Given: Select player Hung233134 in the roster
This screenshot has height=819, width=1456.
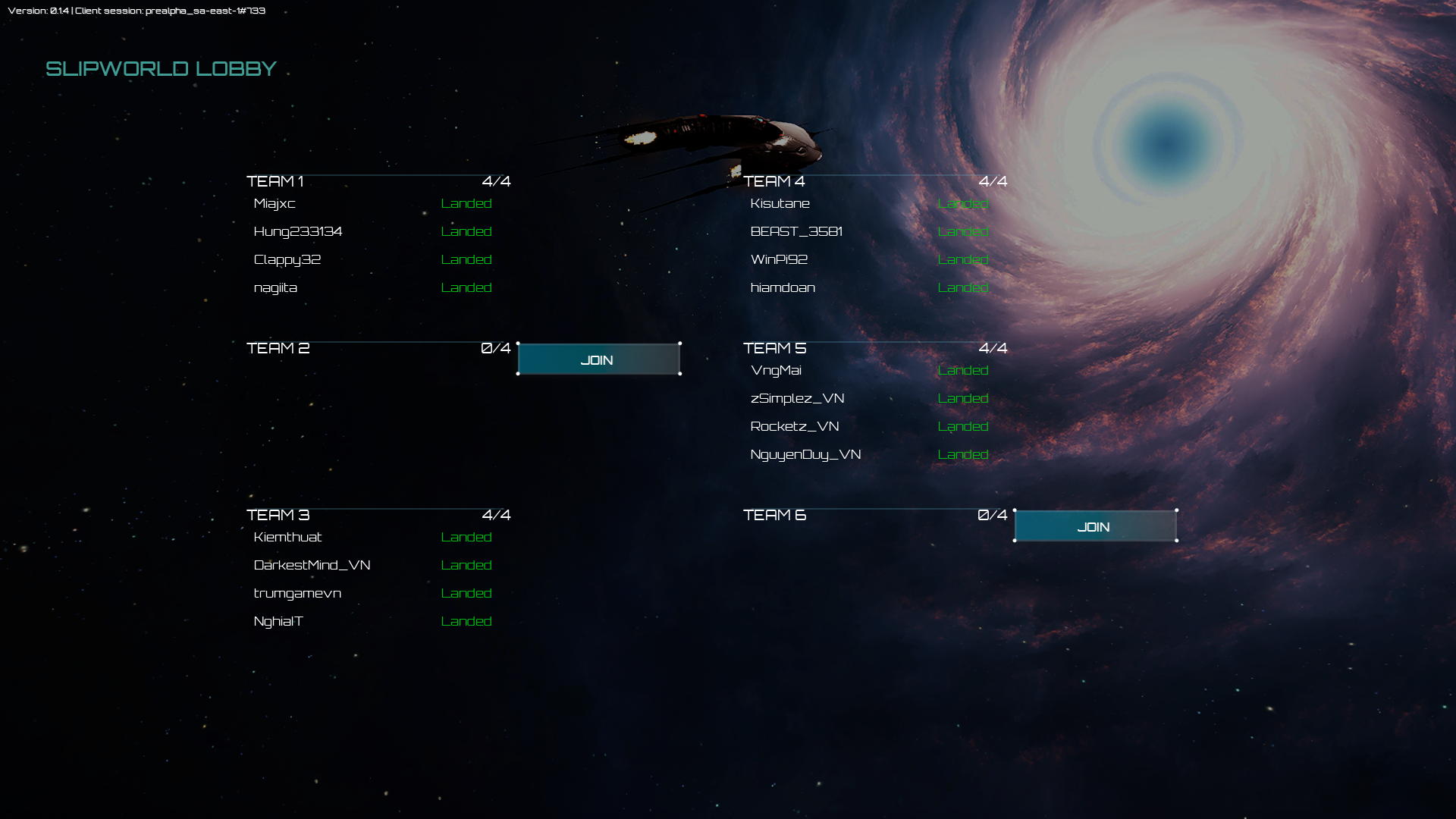Looking at the screenshot, I should (x=298, y=231).
